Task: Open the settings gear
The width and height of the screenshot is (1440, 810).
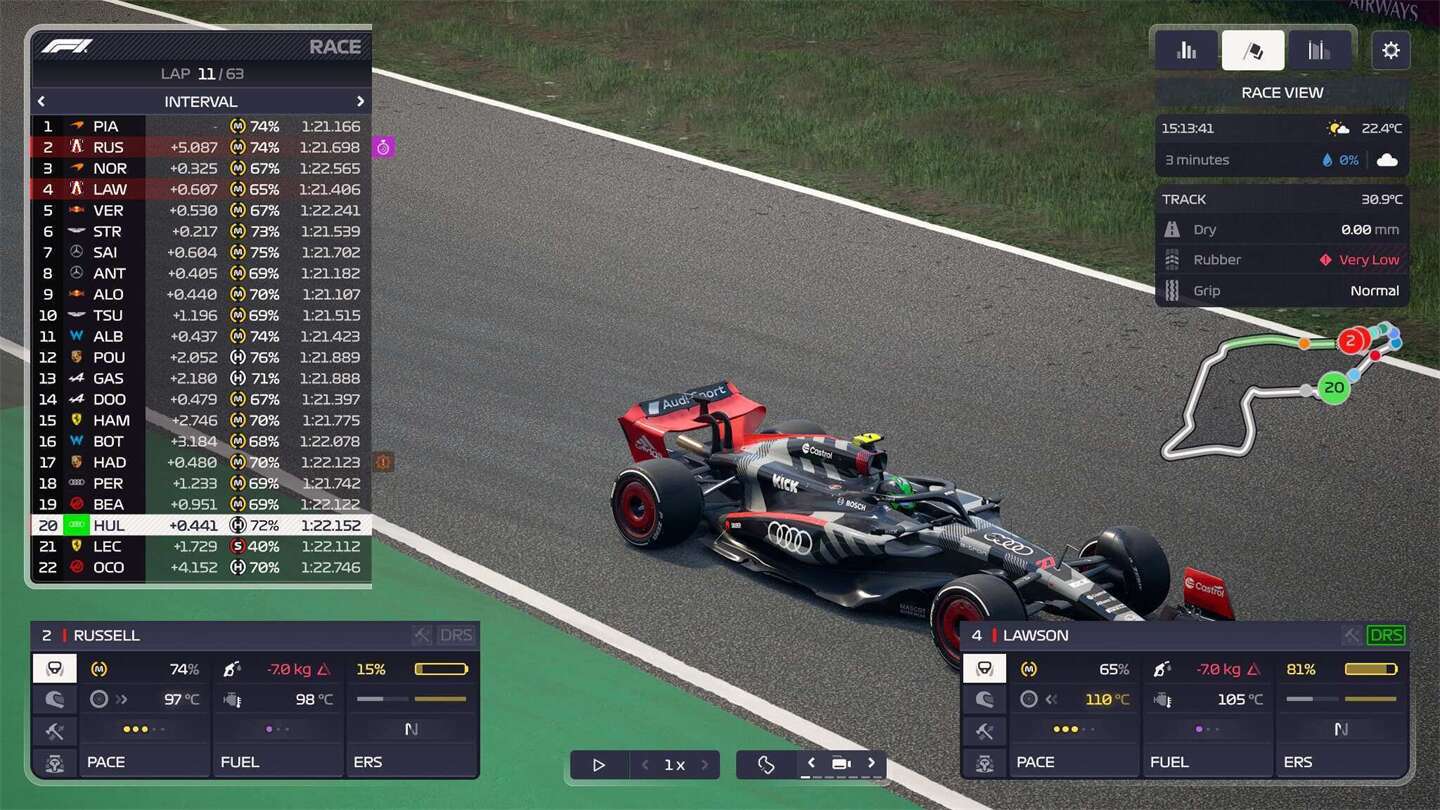Action: point(1391,49)
